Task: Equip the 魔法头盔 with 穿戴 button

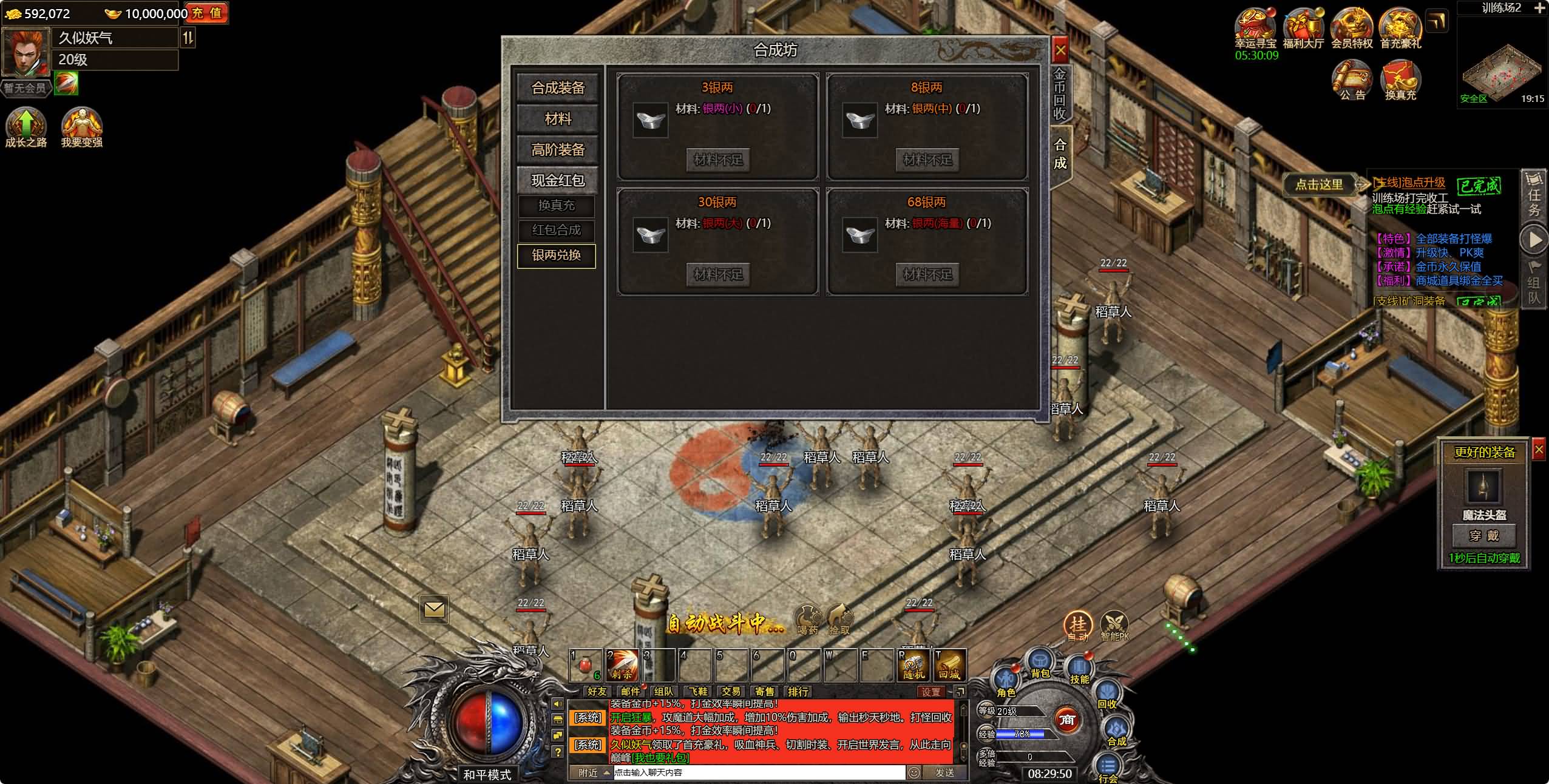Action: pos(1483,536)
